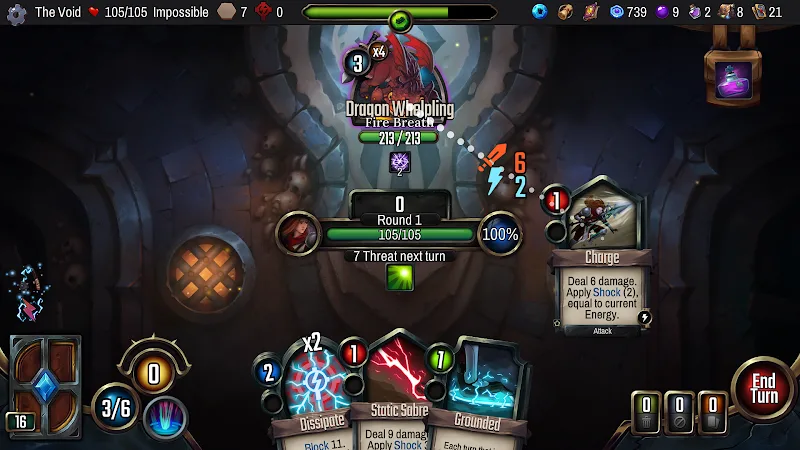Open the golden horn icon in top bar

click(x=566, y=12)
